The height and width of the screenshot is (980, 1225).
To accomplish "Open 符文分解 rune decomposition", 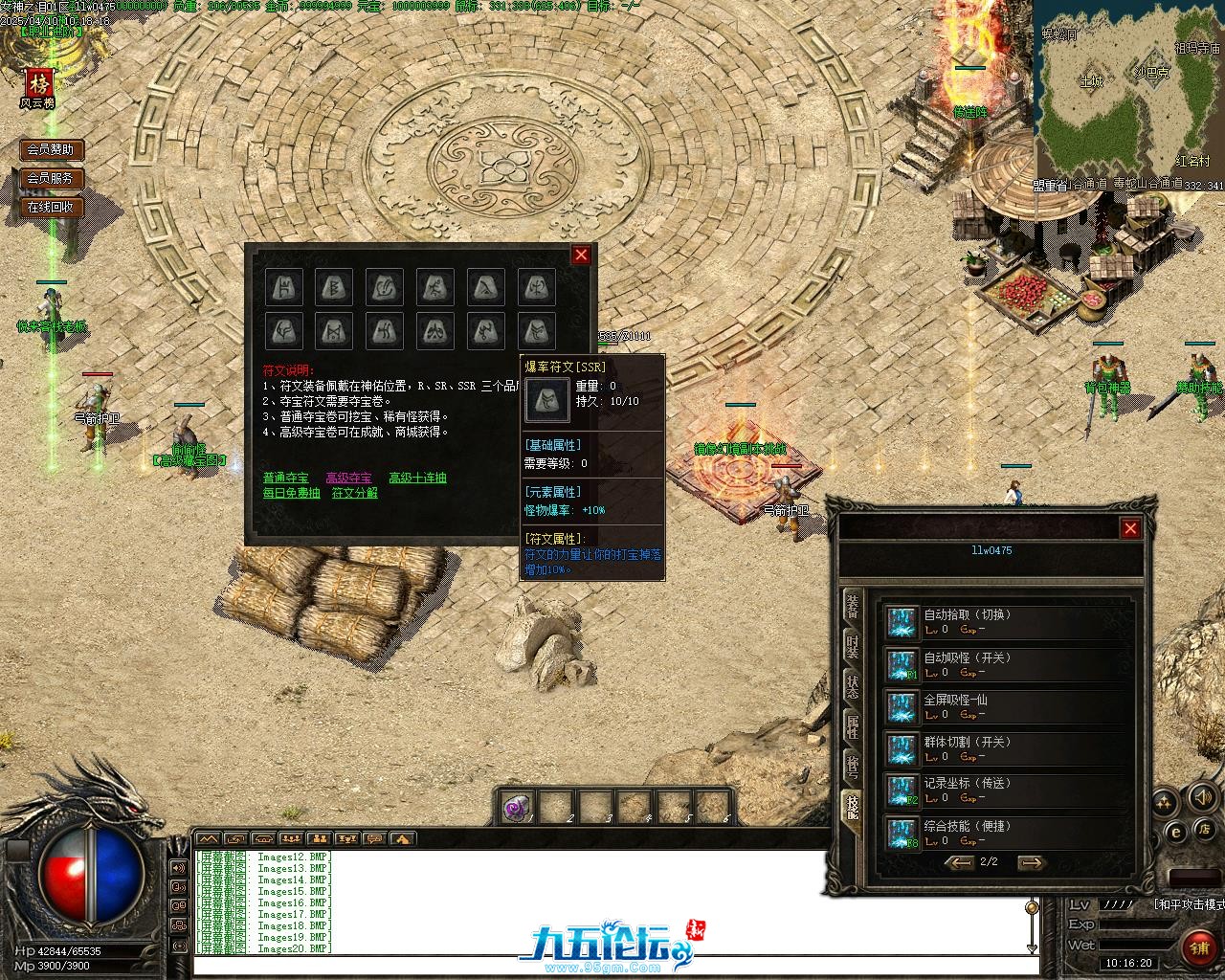I will (x=354, y=493).
